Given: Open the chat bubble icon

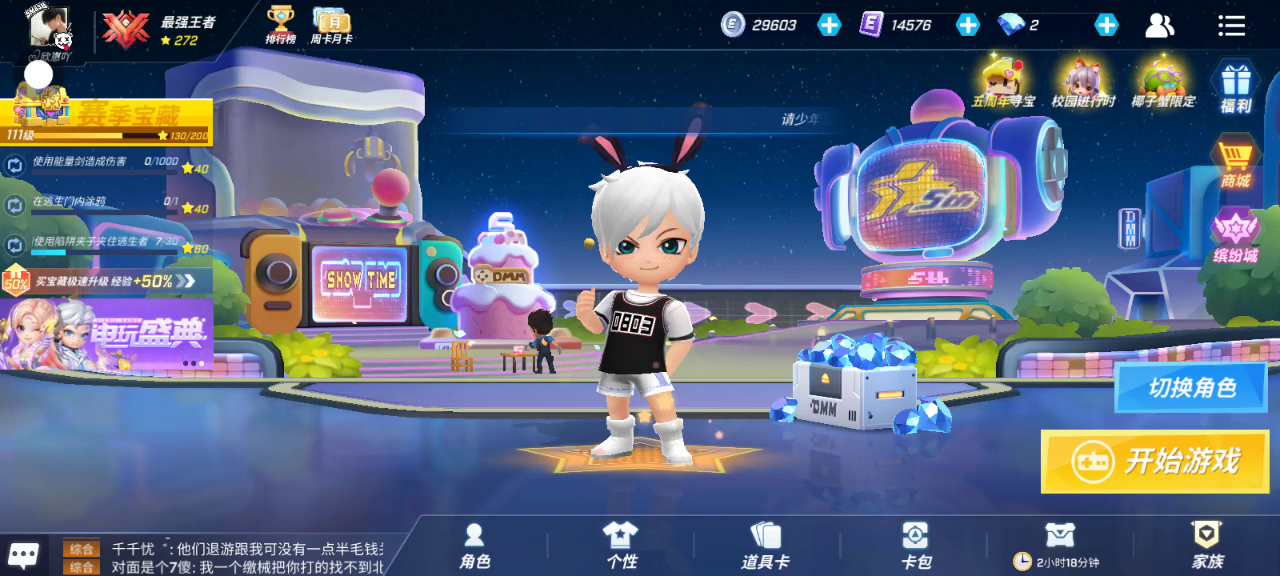Looking at the screenshot, I should [x=24, y=555].
